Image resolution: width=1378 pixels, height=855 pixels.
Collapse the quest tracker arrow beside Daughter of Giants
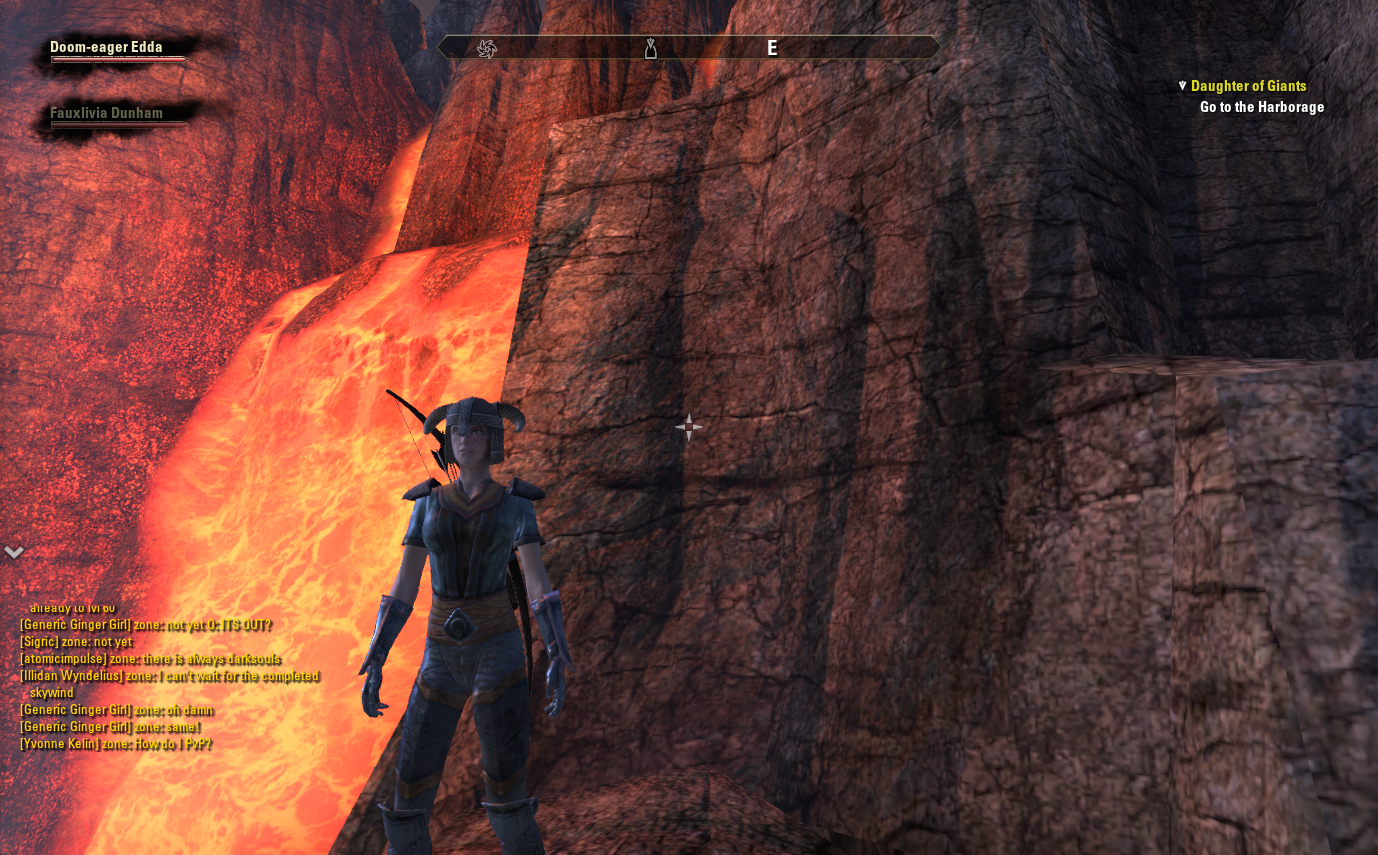(1182, 86)
